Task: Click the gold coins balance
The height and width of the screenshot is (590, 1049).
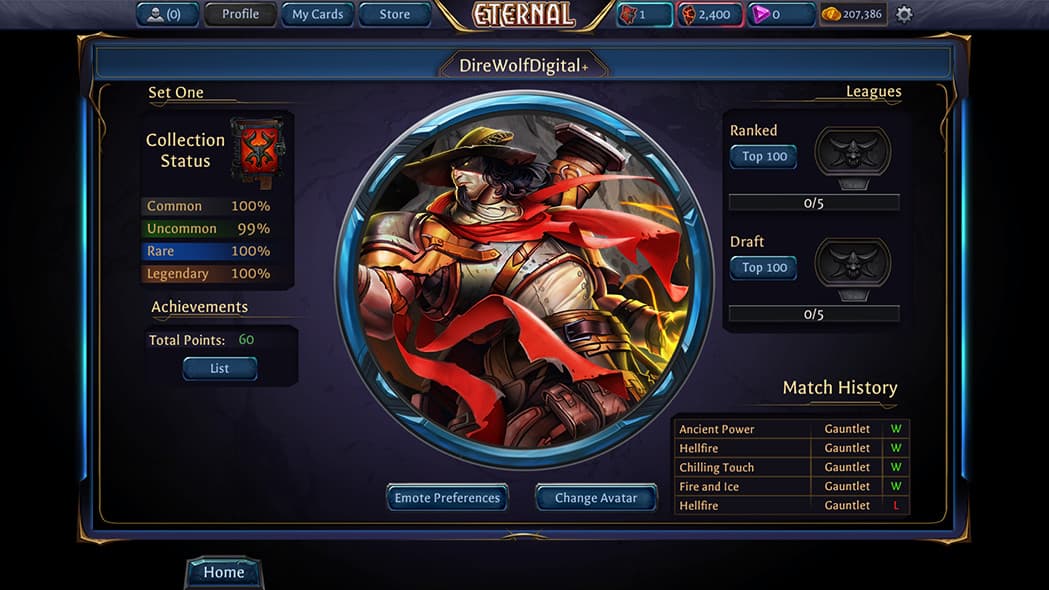Action: [853, 14]
